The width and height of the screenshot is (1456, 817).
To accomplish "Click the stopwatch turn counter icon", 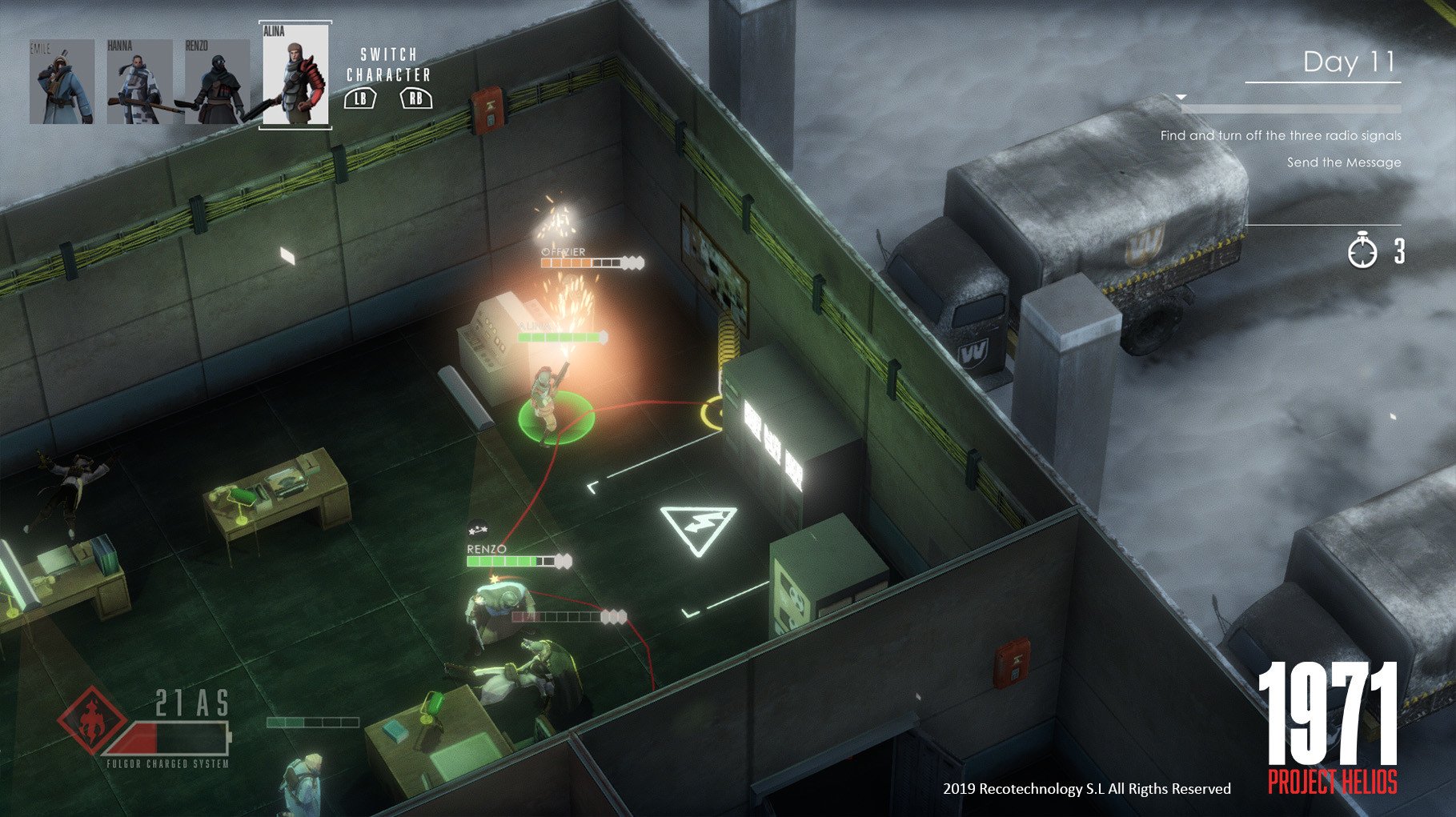I will click(x=1362, y=250).
